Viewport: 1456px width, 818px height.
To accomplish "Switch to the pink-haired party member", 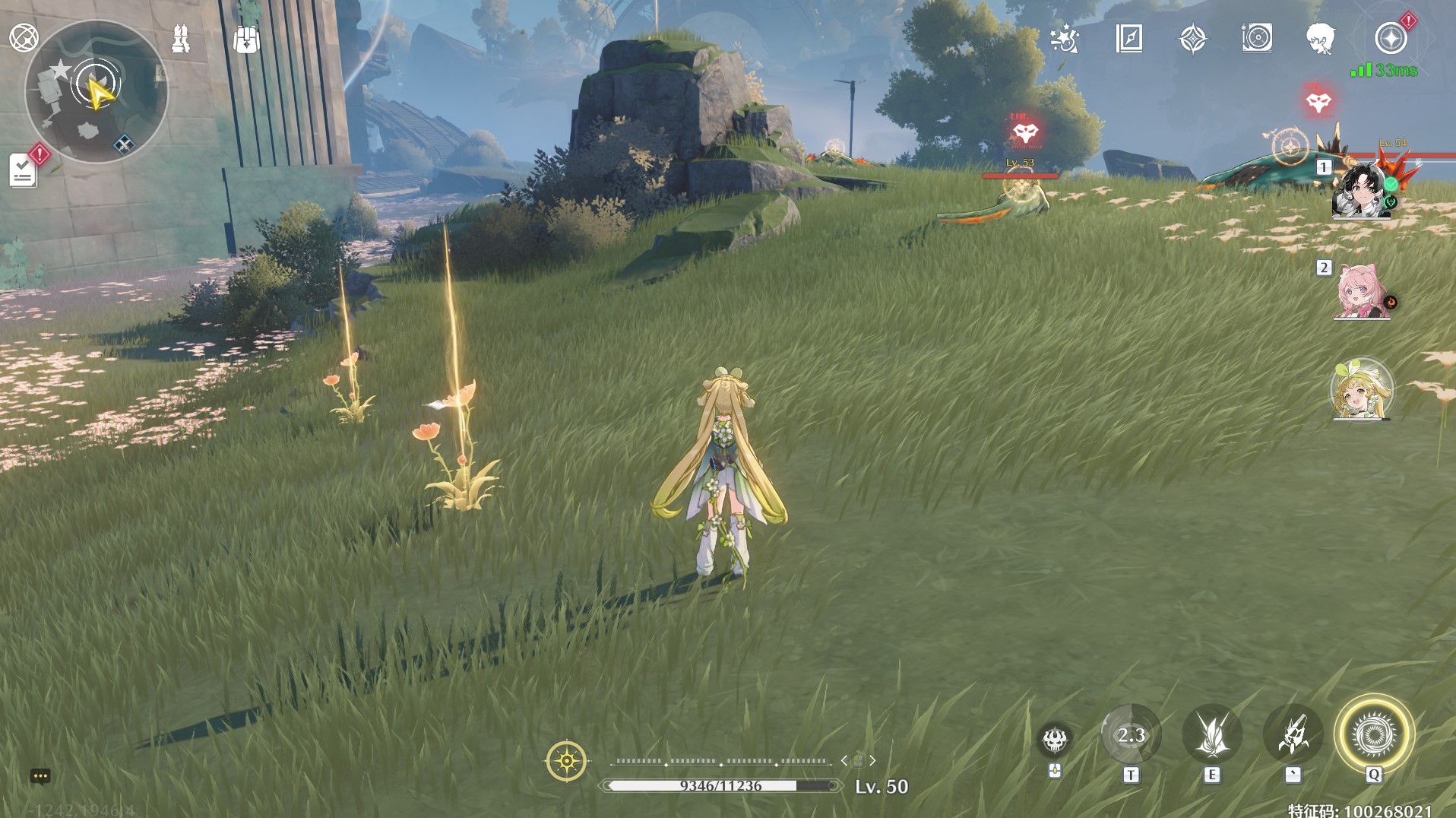I will point(1361,292).
